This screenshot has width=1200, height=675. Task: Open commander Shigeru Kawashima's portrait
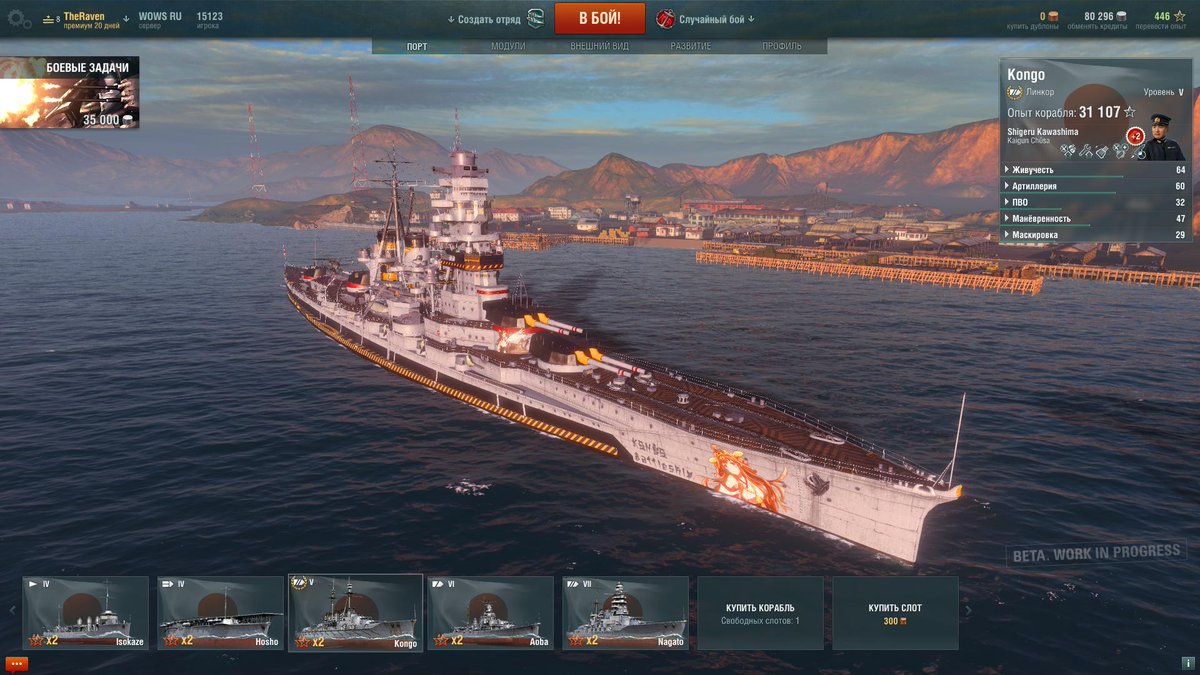pos(1164,137)
